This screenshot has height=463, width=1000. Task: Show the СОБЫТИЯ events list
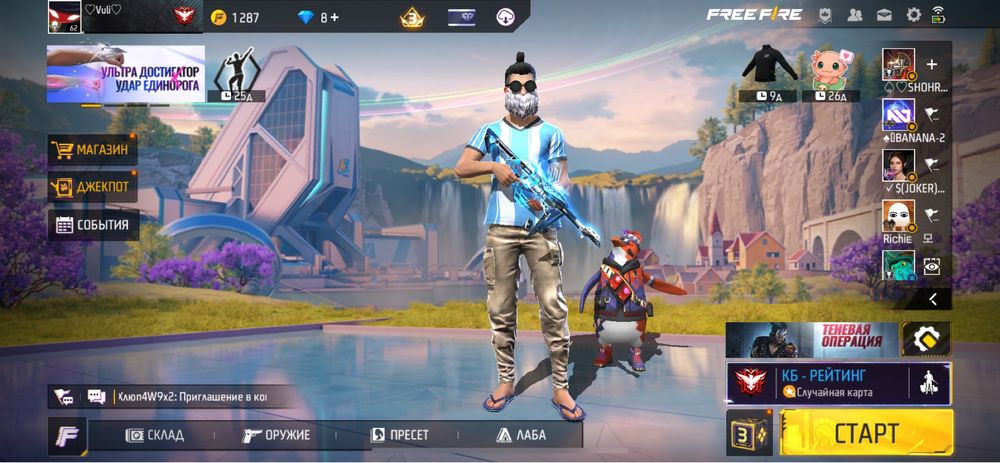[x=92, y=225]
